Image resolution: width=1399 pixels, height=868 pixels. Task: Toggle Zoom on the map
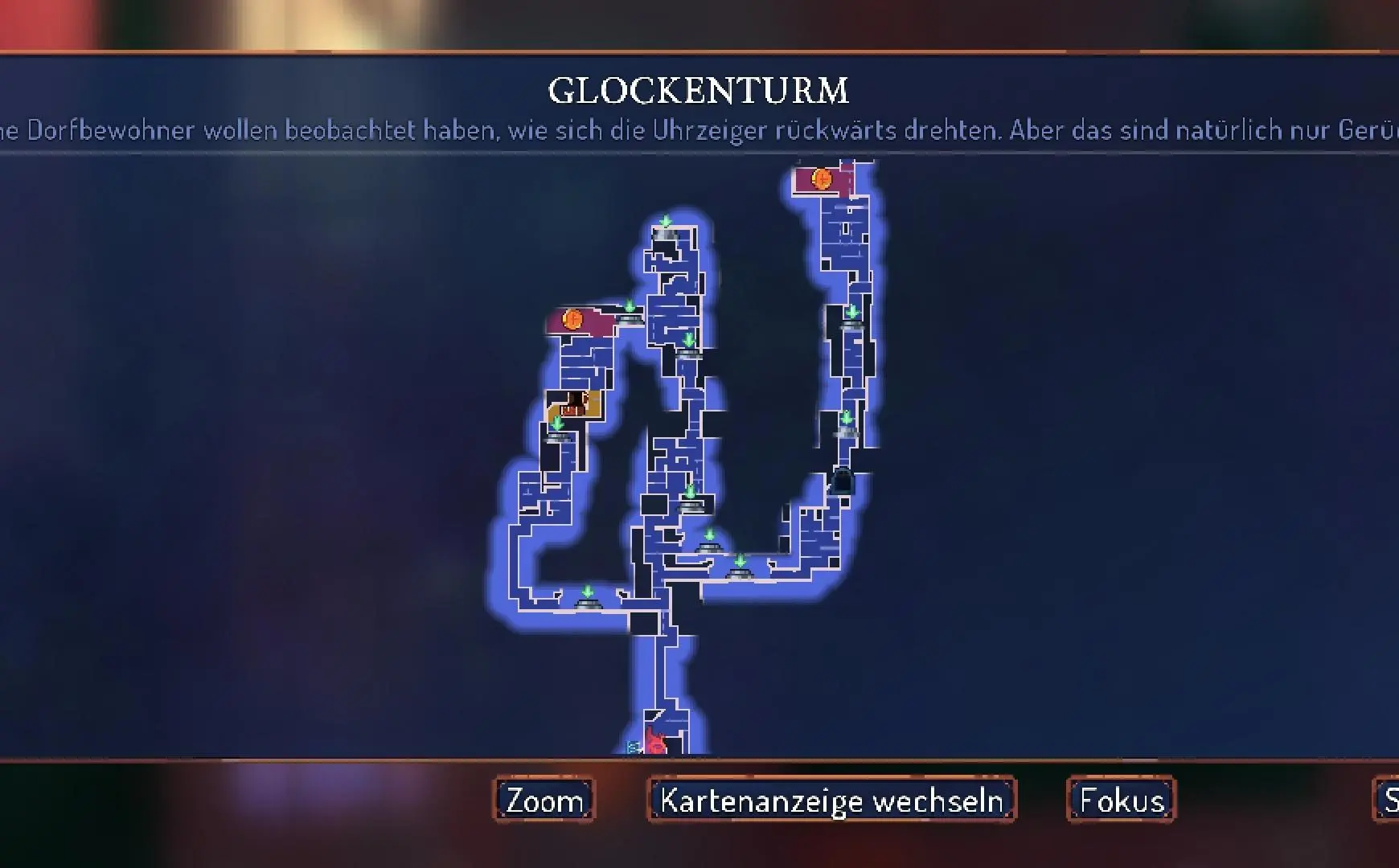tap(544, 800)
